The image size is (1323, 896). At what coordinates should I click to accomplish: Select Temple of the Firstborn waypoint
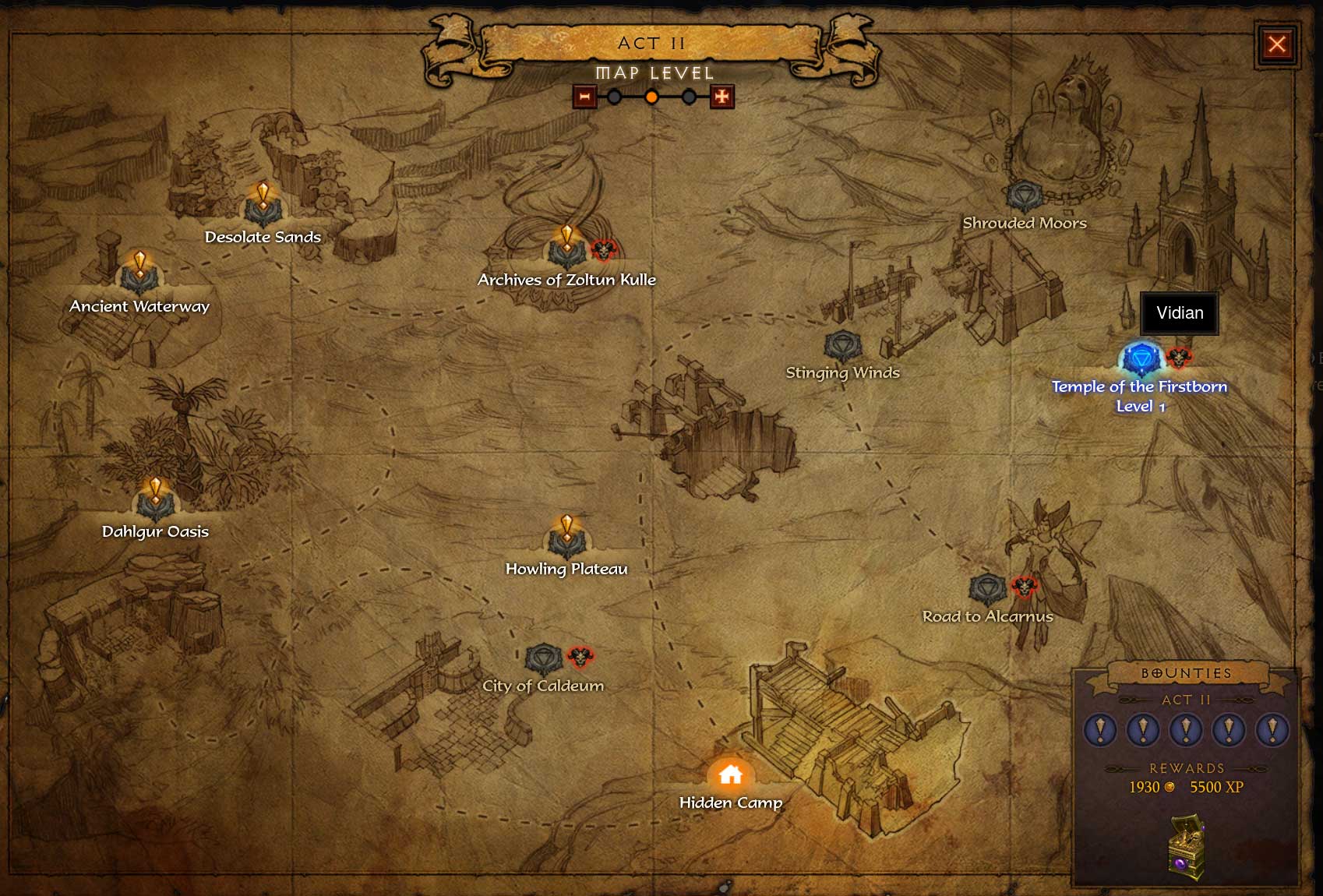(x=1141, y=359)
